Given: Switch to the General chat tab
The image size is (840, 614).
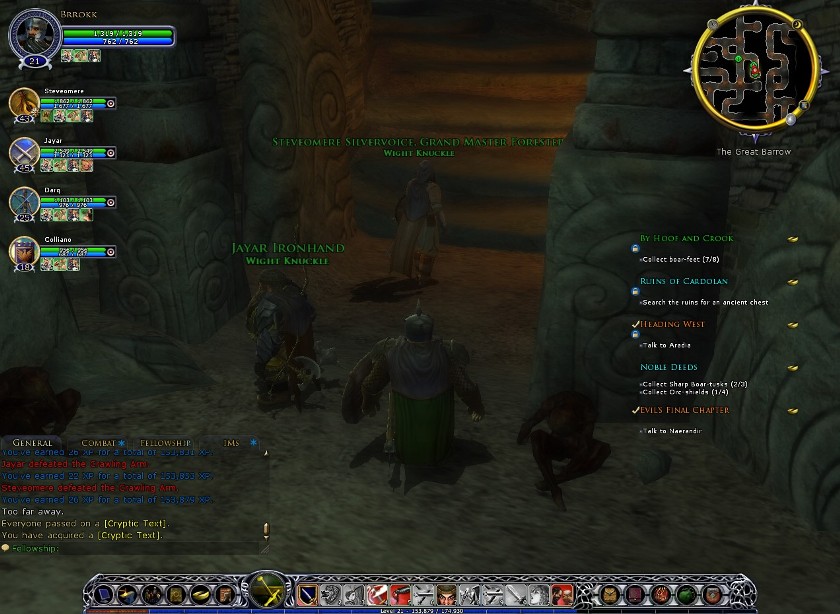Looking at the screenshot, I should click(x=33, y=443).
